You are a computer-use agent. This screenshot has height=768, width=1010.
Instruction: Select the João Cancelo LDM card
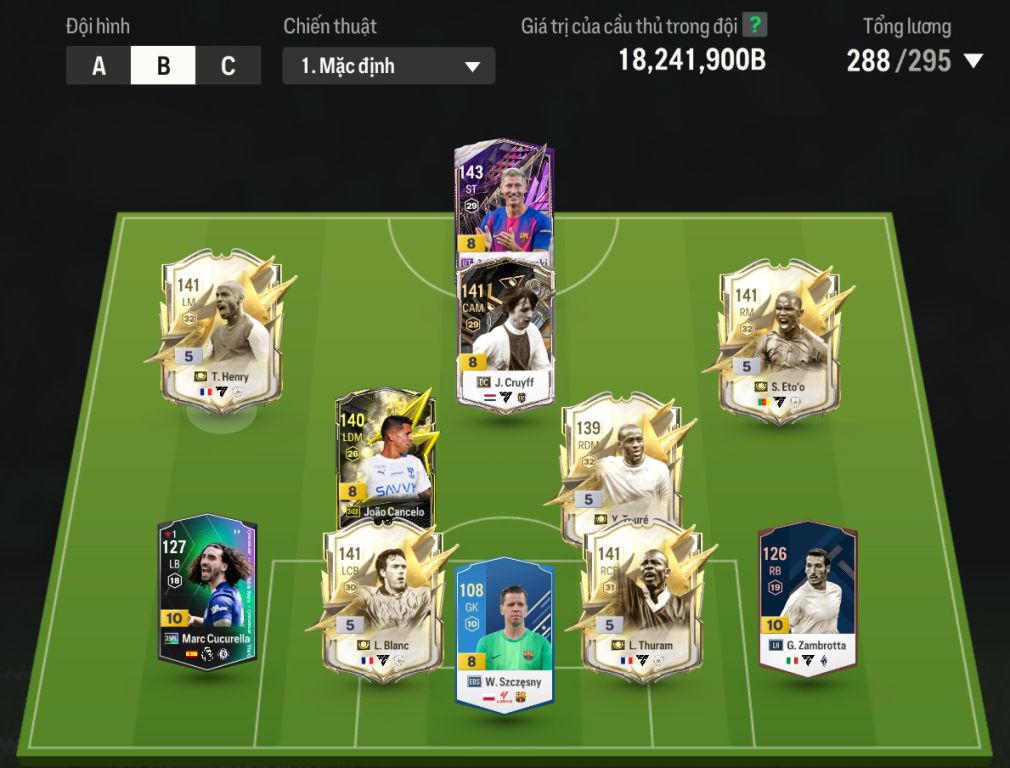386,455
